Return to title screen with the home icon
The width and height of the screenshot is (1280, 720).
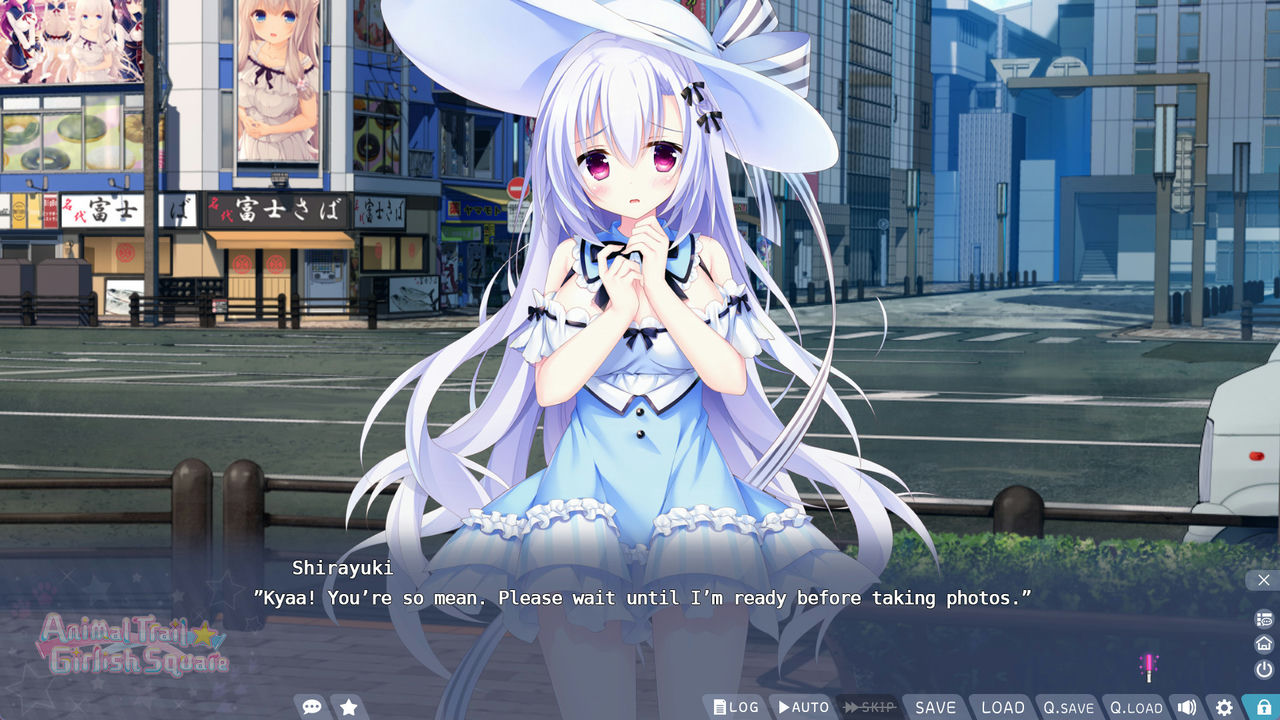(1263, 643)
